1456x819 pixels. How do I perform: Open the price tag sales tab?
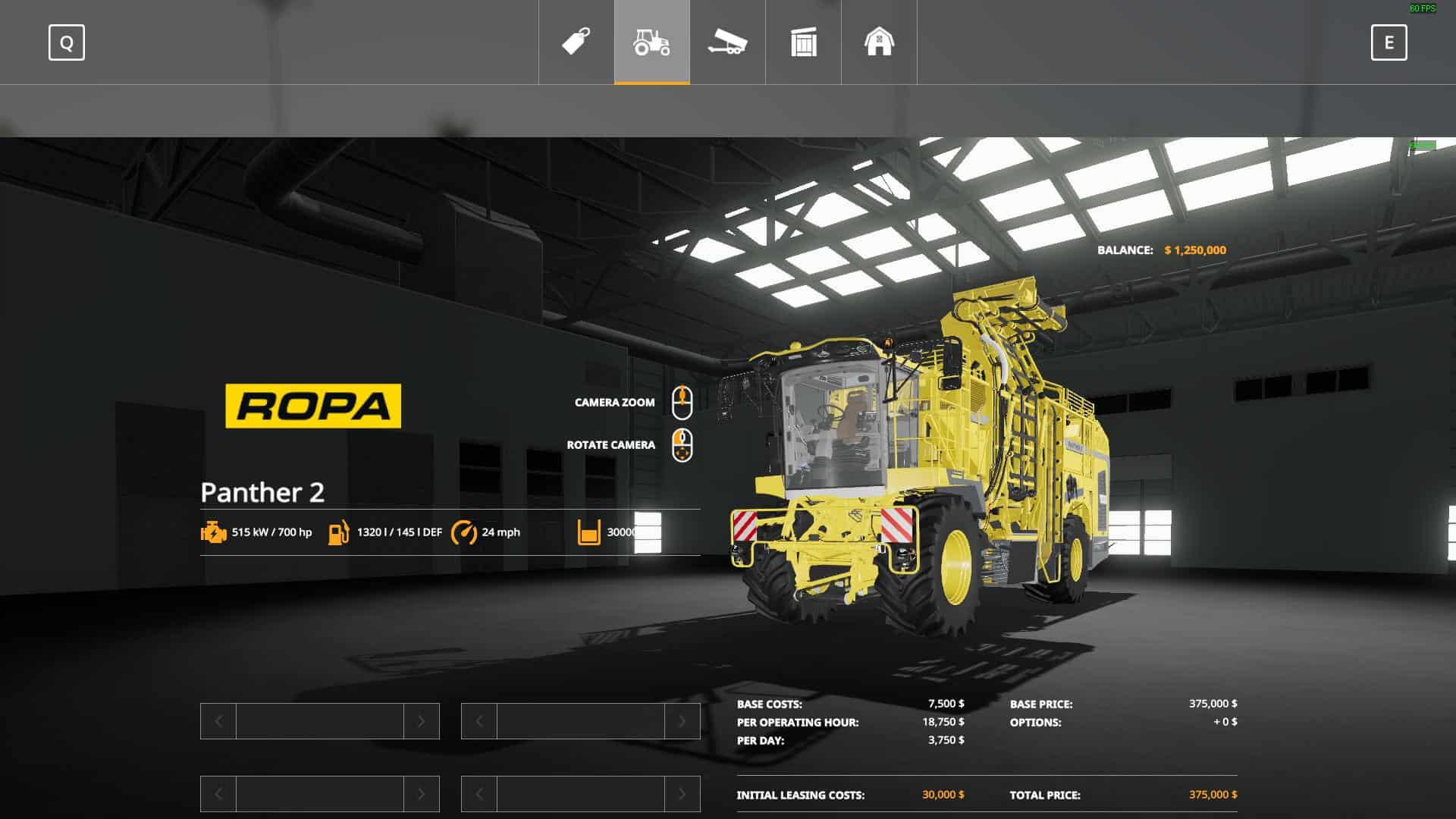[576, 42]
